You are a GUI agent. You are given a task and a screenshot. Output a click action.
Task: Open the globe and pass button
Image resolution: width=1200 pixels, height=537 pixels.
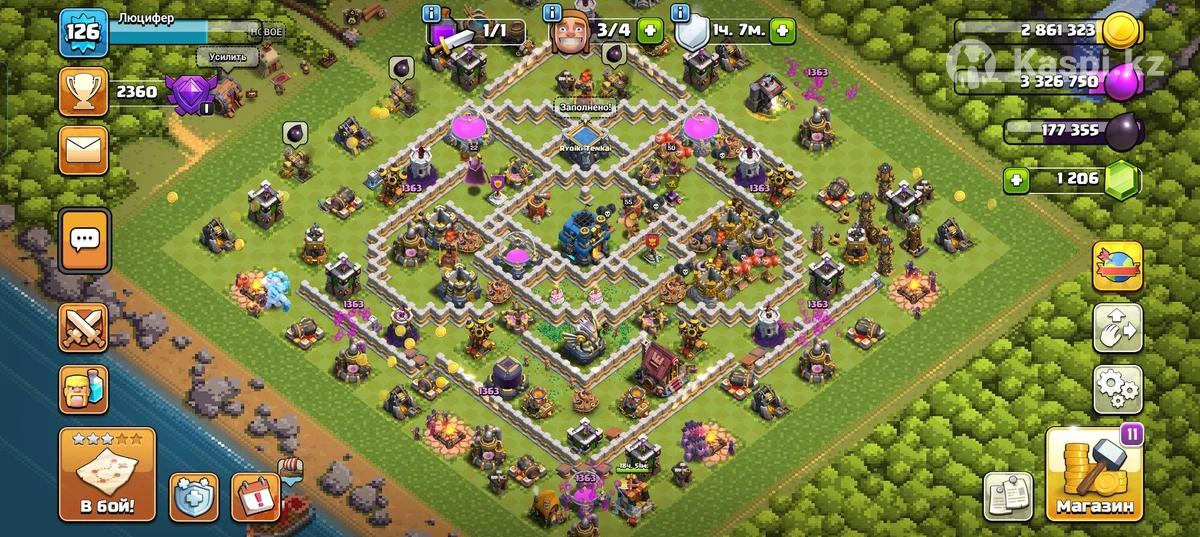[1117, 268]
